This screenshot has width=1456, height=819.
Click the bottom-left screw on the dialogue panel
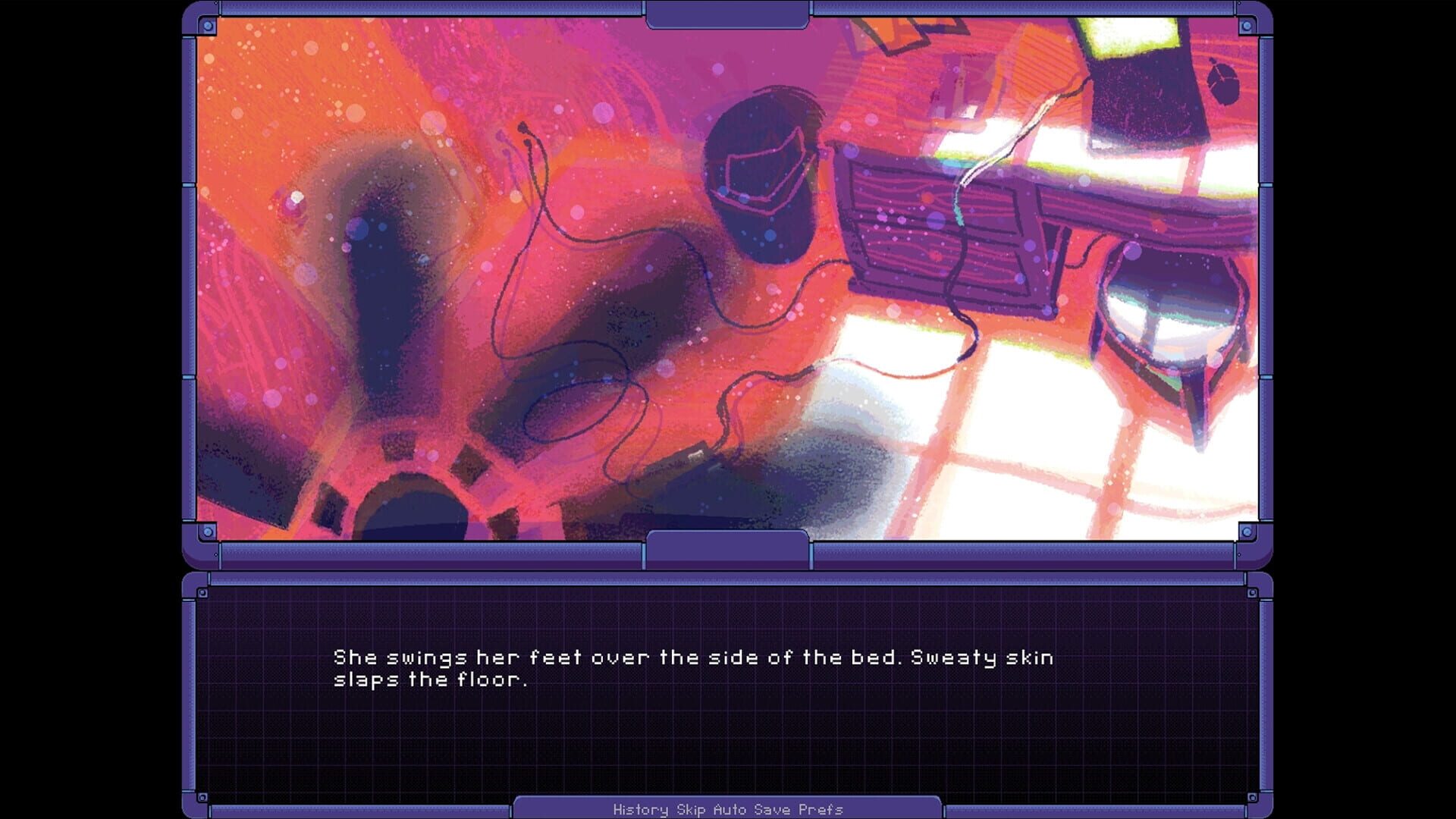point(201,796)
